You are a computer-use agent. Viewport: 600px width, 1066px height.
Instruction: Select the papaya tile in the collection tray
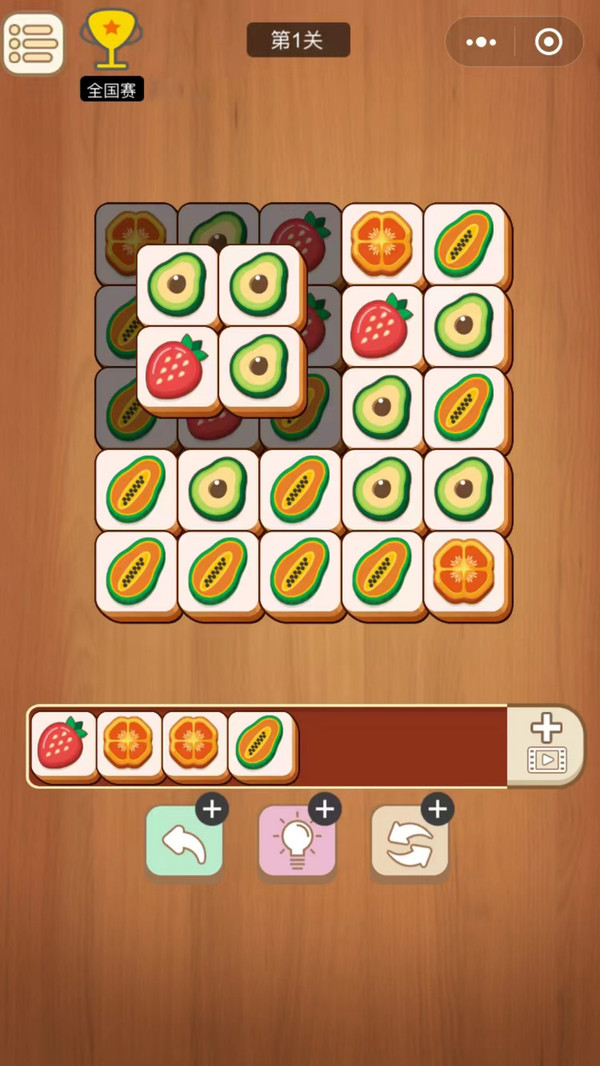pos(260,745)
